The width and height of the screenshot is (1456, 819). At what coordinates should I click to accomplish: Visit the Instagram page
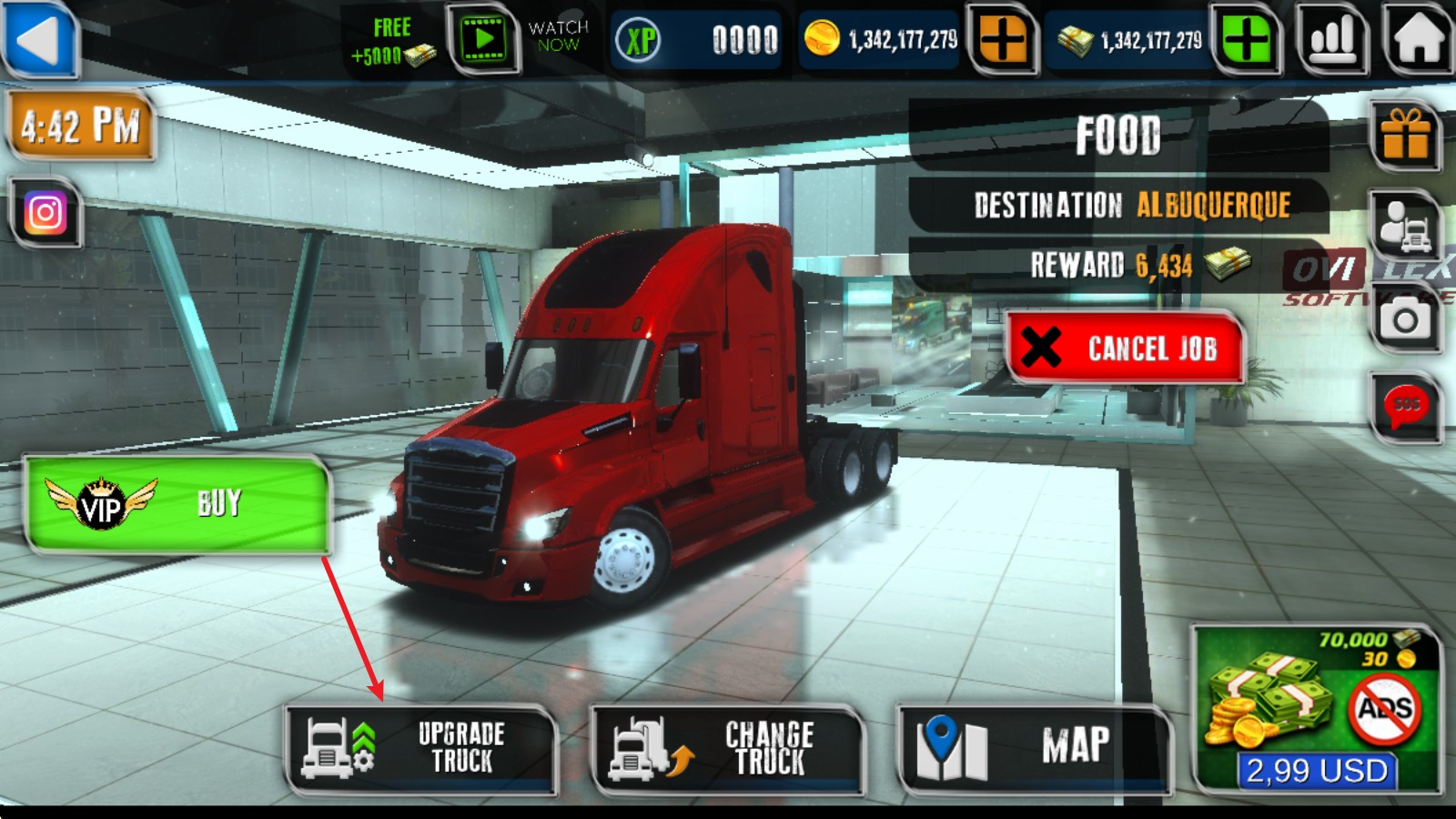tap(45, 213)
